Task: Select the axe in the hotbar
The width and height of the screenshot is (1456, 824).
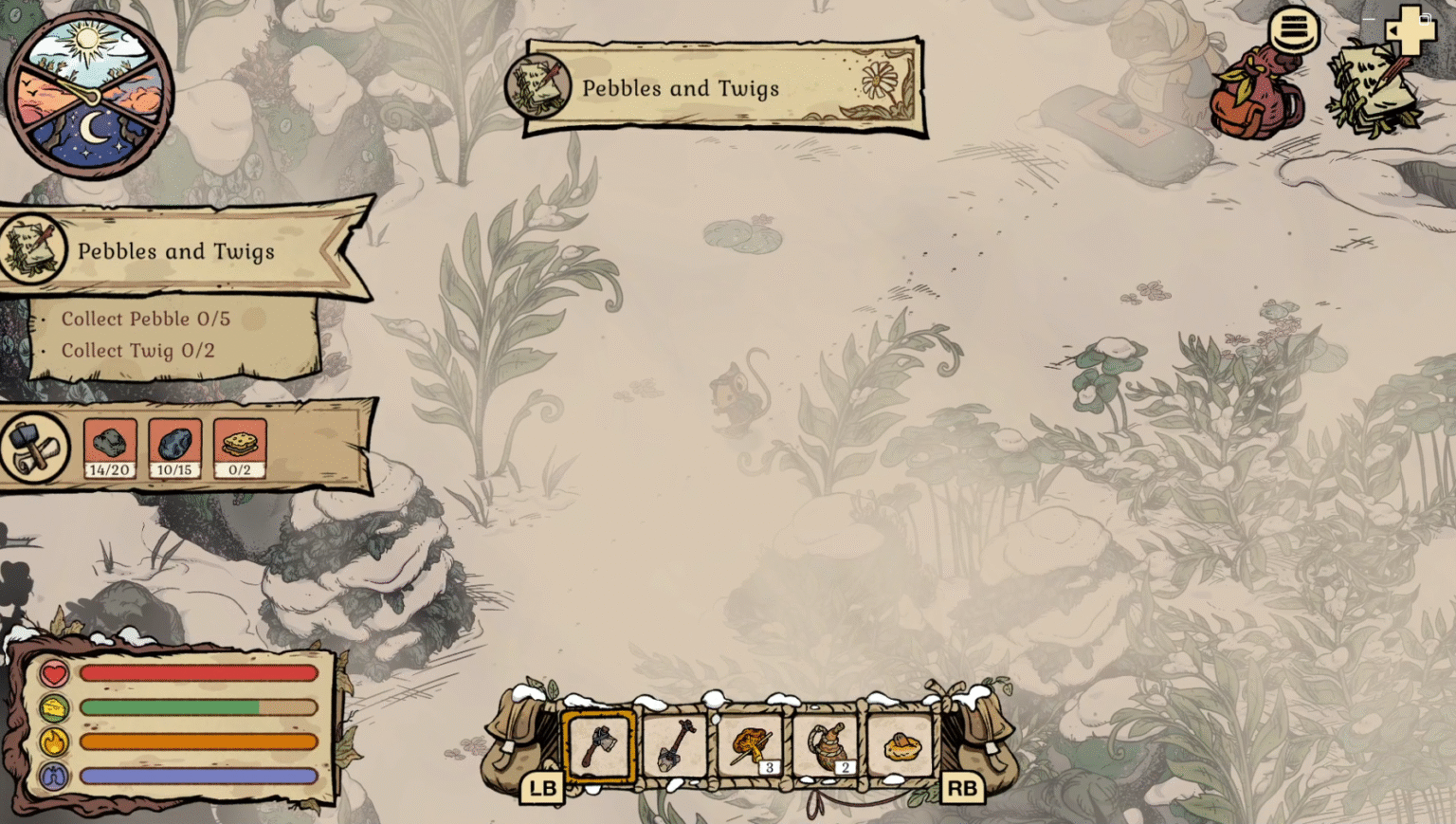Action: pyautogui.click(x=598, y=747)
